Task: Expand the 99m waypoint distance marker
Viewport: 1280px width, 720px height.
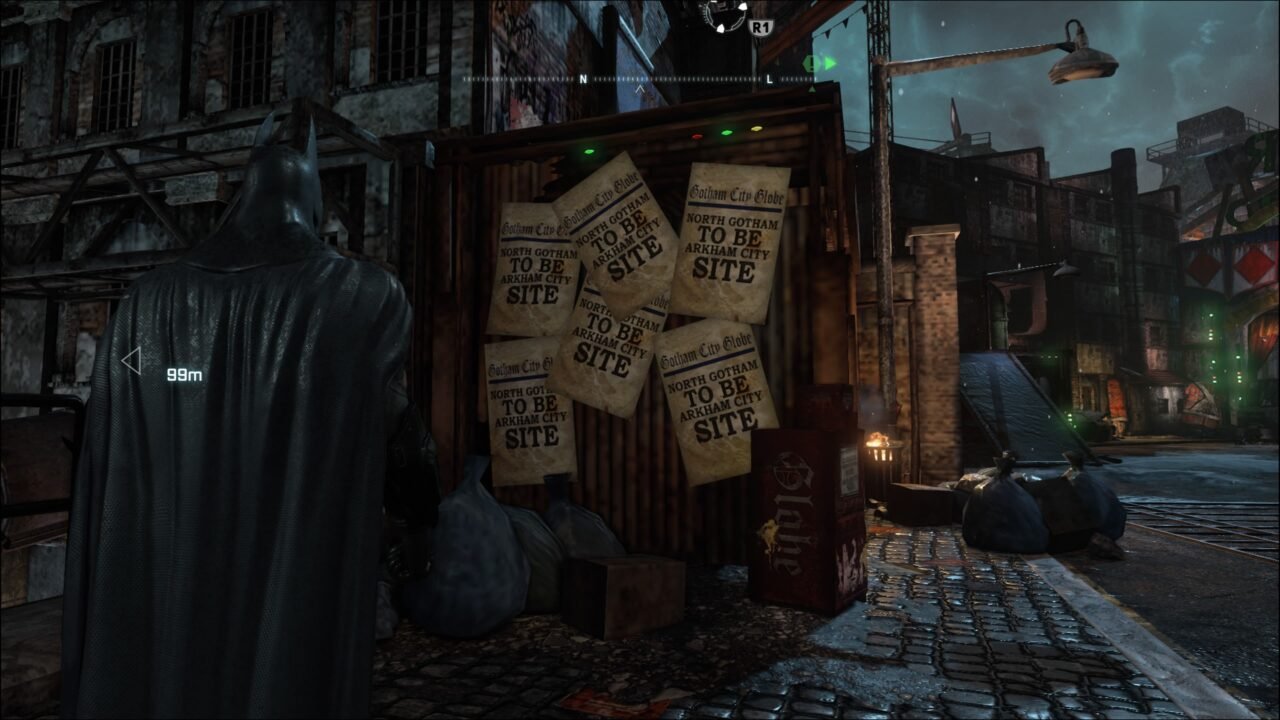Action: 181,374
